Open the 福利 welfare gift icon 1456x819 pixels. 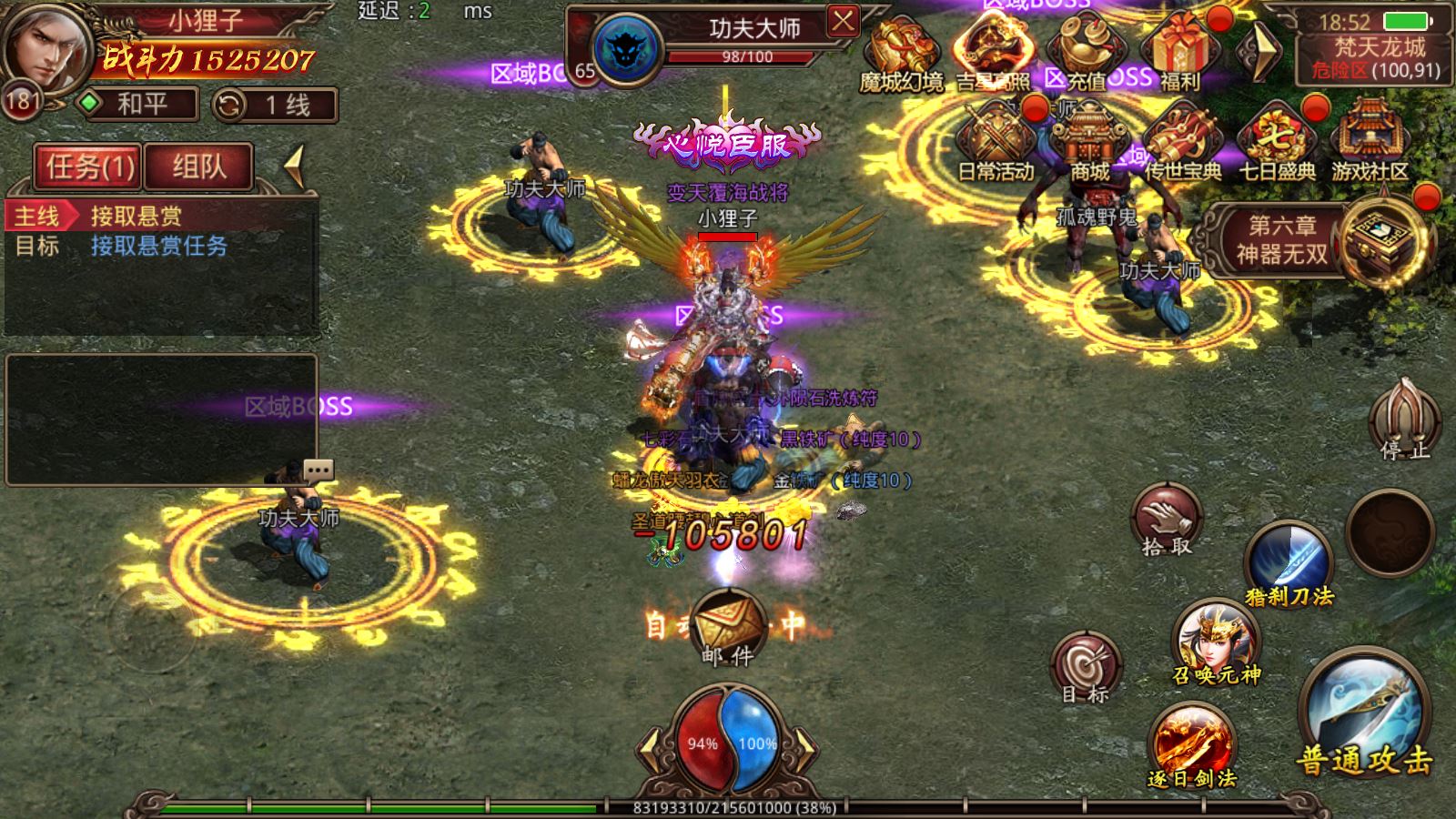[x=1180, y=52]
